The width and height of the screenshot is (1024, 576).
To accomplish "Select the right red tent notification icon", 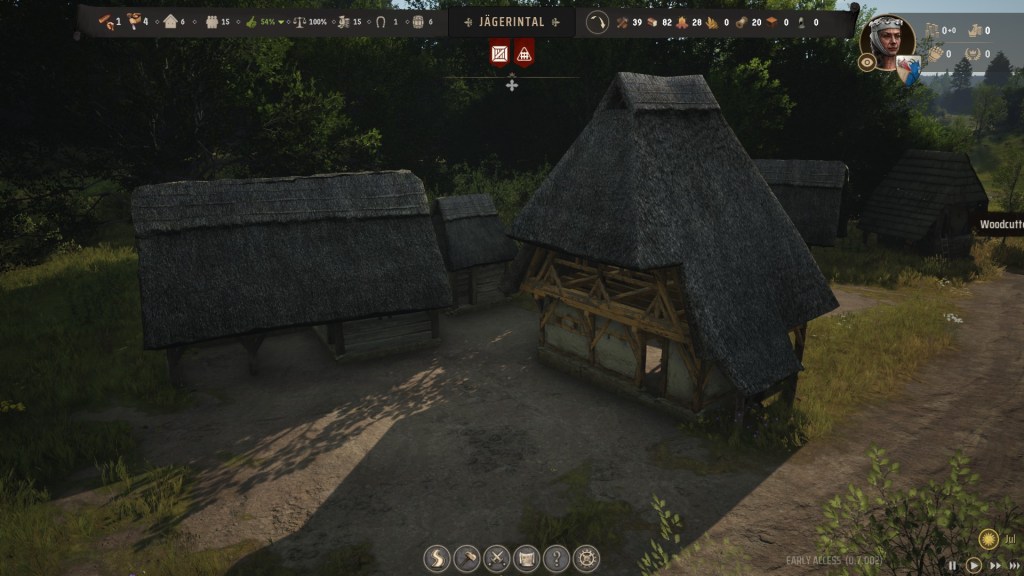I will coord(524,52).
